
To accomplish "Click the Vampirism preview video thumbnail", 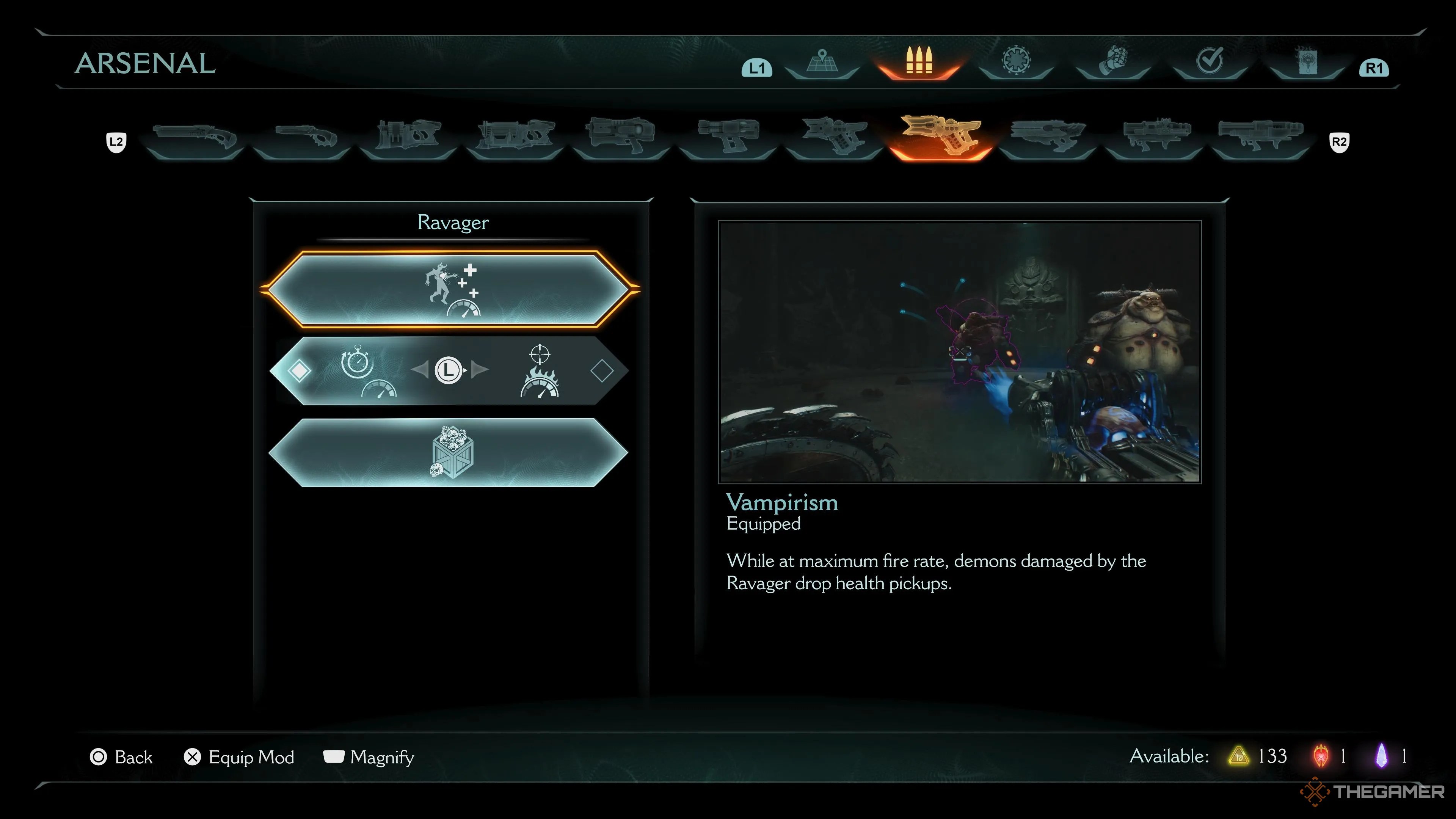I will (959, 351).
